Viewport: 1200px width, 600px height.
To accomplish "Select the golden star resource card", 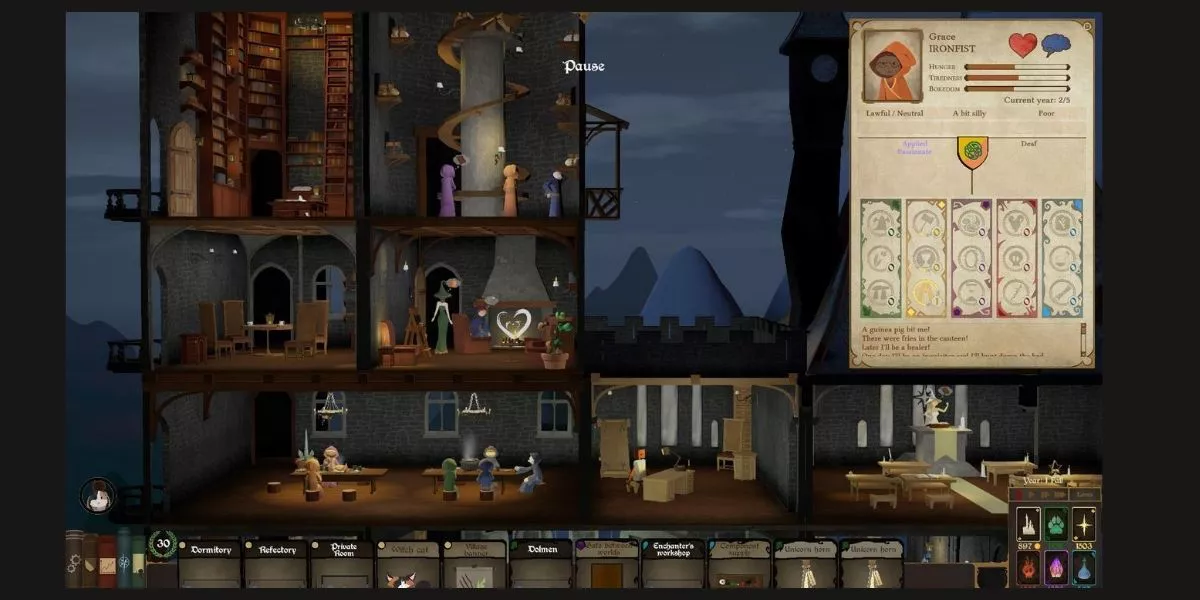I will pyautogui.click(x=1083, y=523).
